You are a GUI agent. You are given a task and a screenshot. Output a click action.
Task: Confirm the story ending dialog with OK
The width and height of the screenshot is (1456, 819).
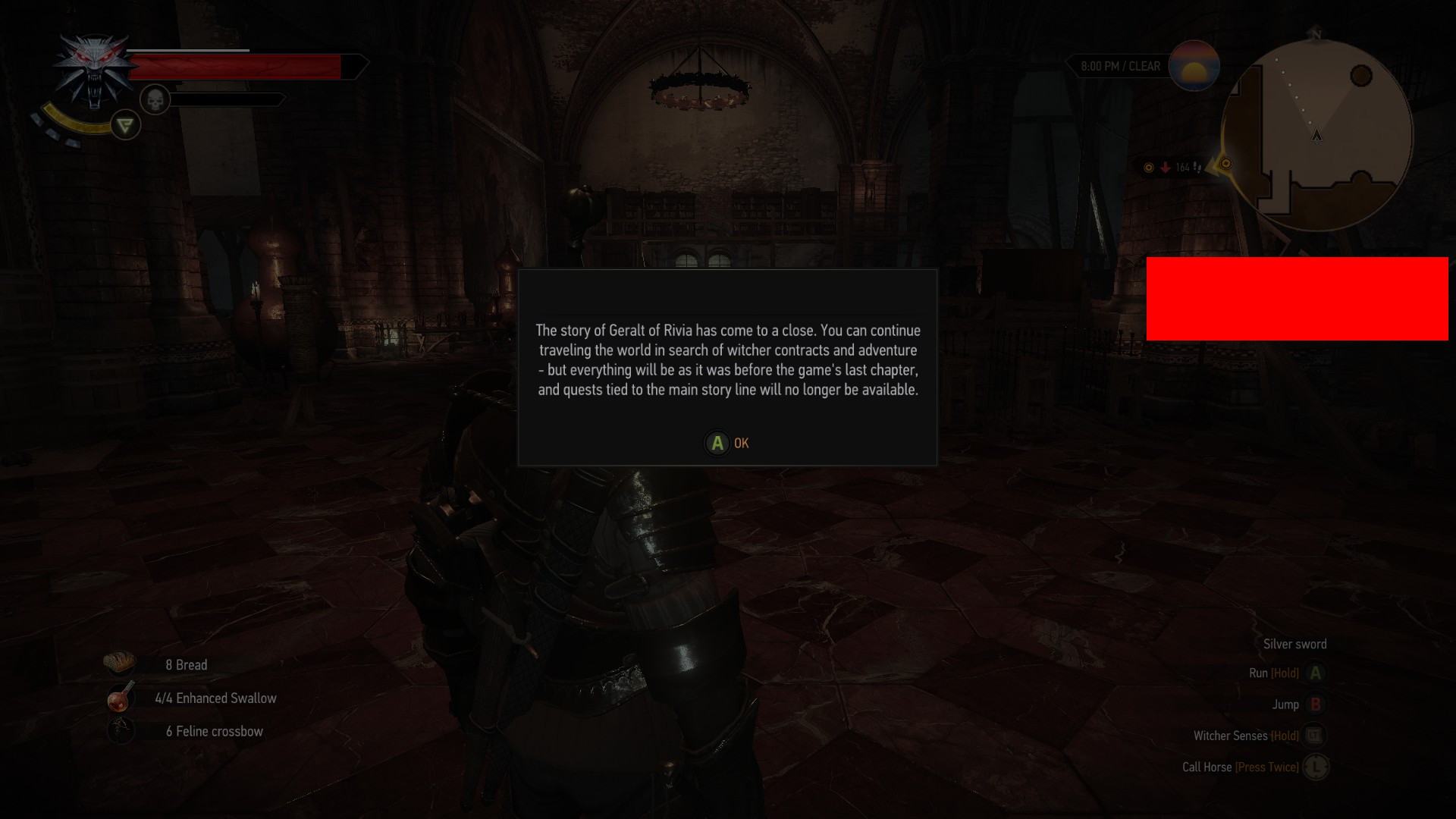point(726,444)
